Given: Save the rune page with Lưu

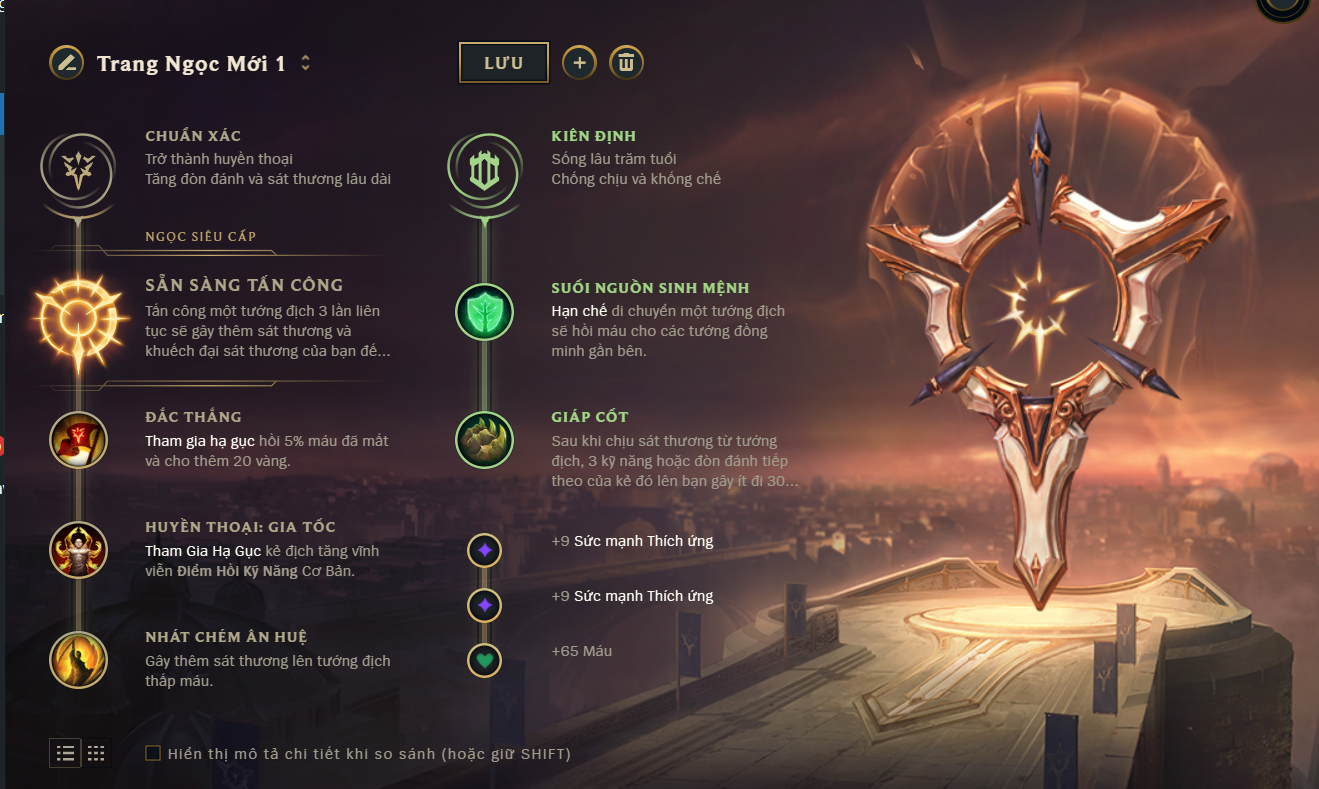Looking at the screenshot, I should 504,63.
